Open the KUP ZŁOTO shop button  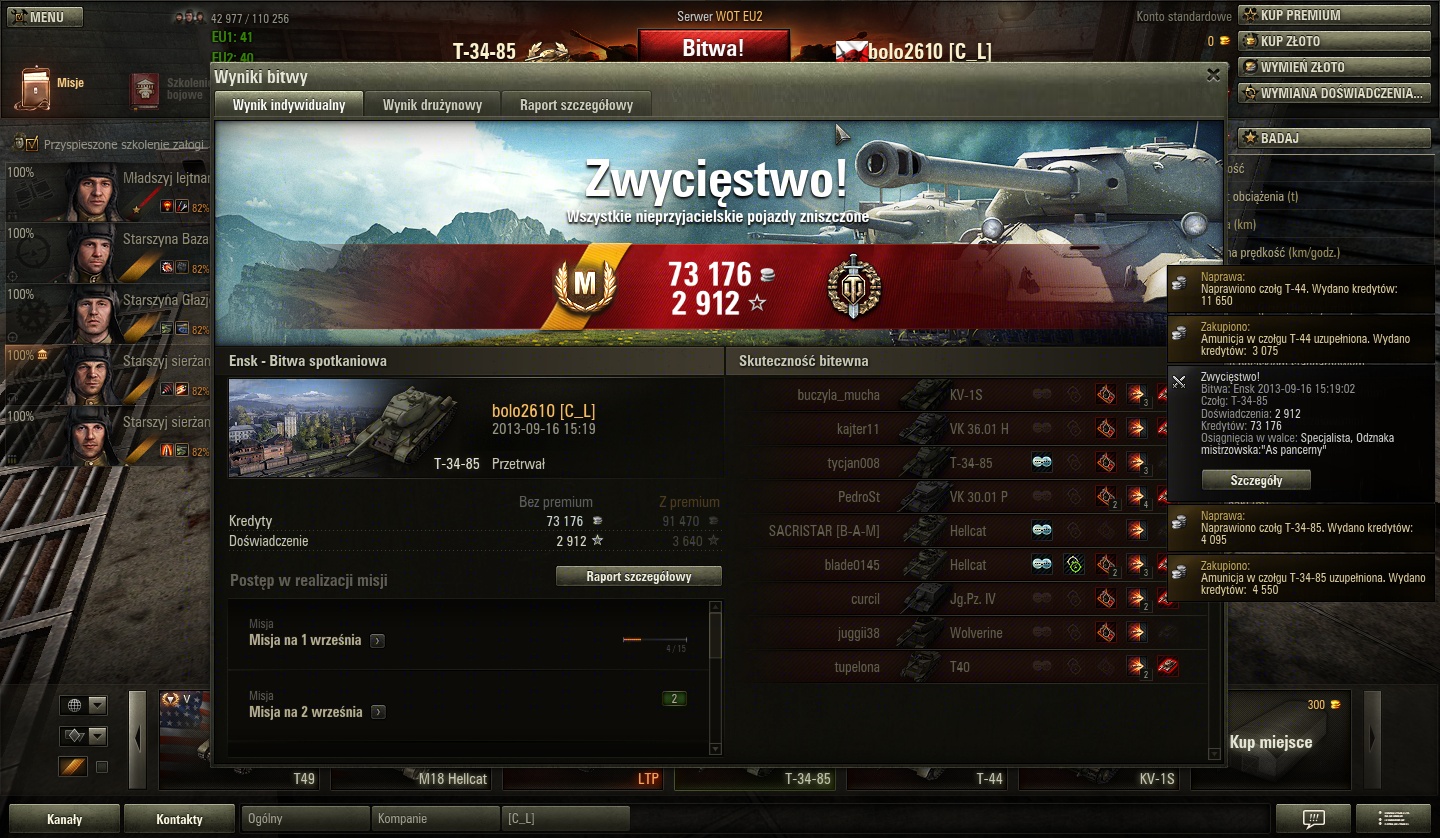[x=1334, y=41]
